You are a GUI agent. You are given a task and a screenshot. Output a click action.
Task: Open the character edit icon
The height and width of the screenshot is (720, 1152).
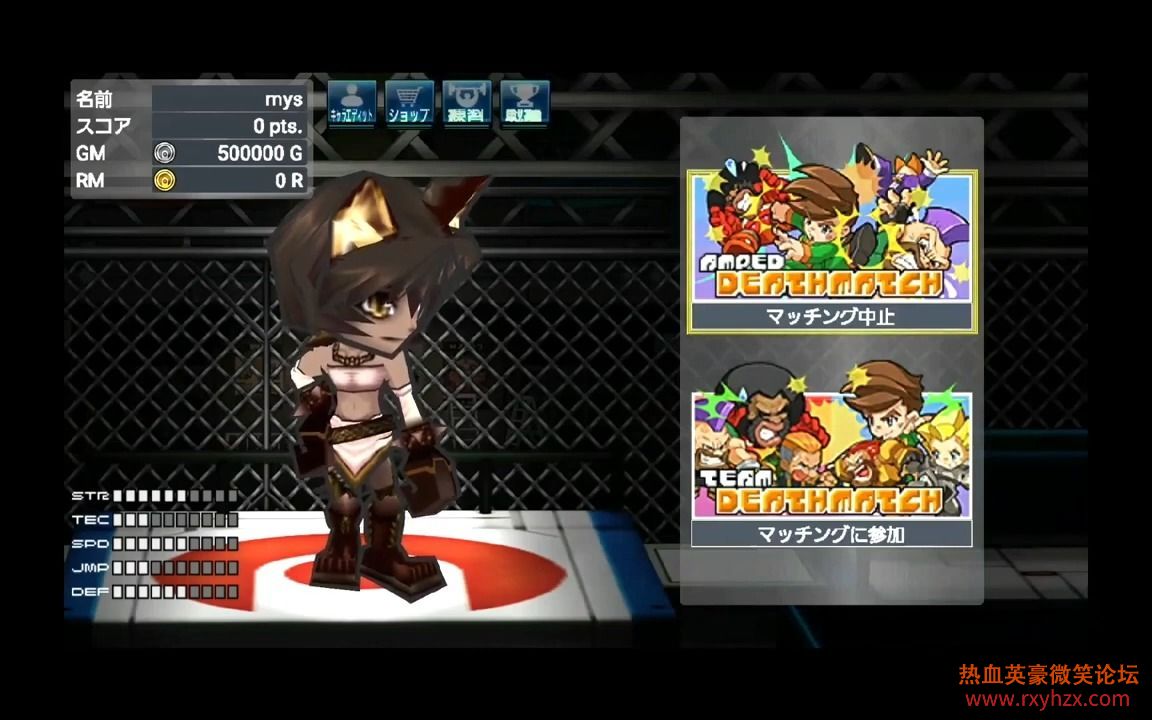click(351, 103)
